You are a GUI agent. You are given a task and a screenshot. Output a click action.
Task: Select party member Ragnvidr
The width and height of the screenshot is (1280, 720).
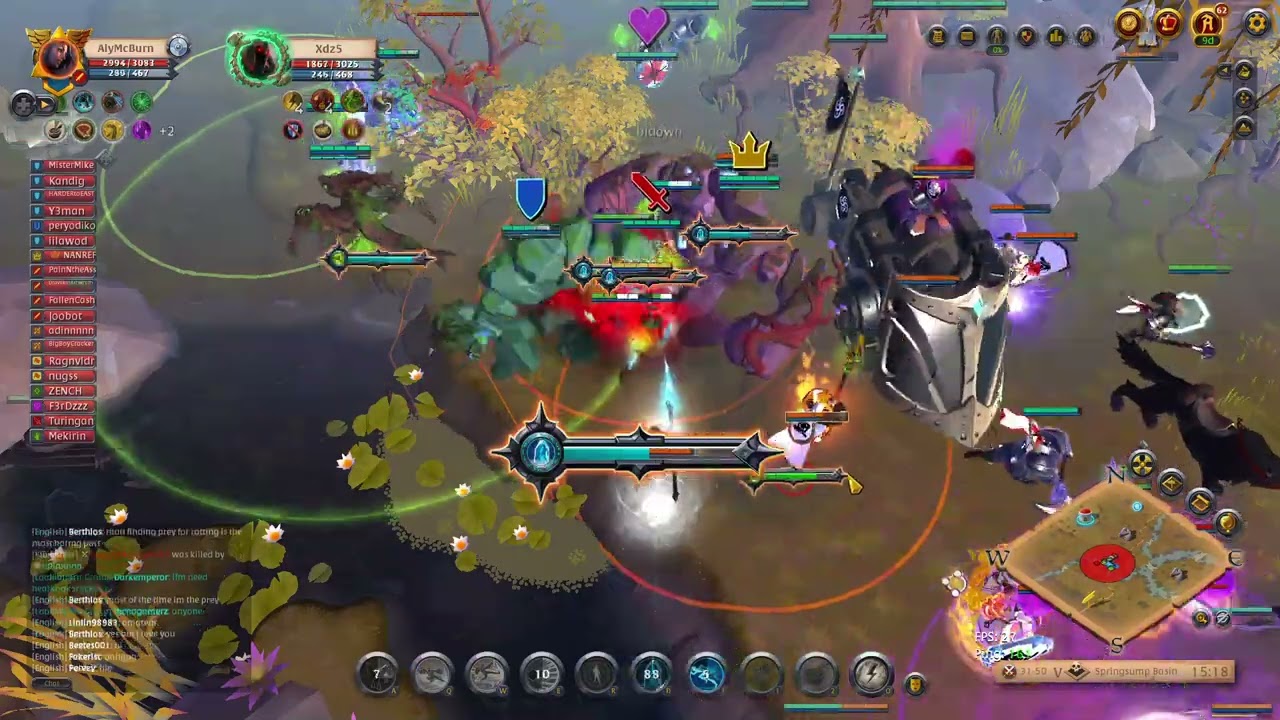(x=70, y=361)
